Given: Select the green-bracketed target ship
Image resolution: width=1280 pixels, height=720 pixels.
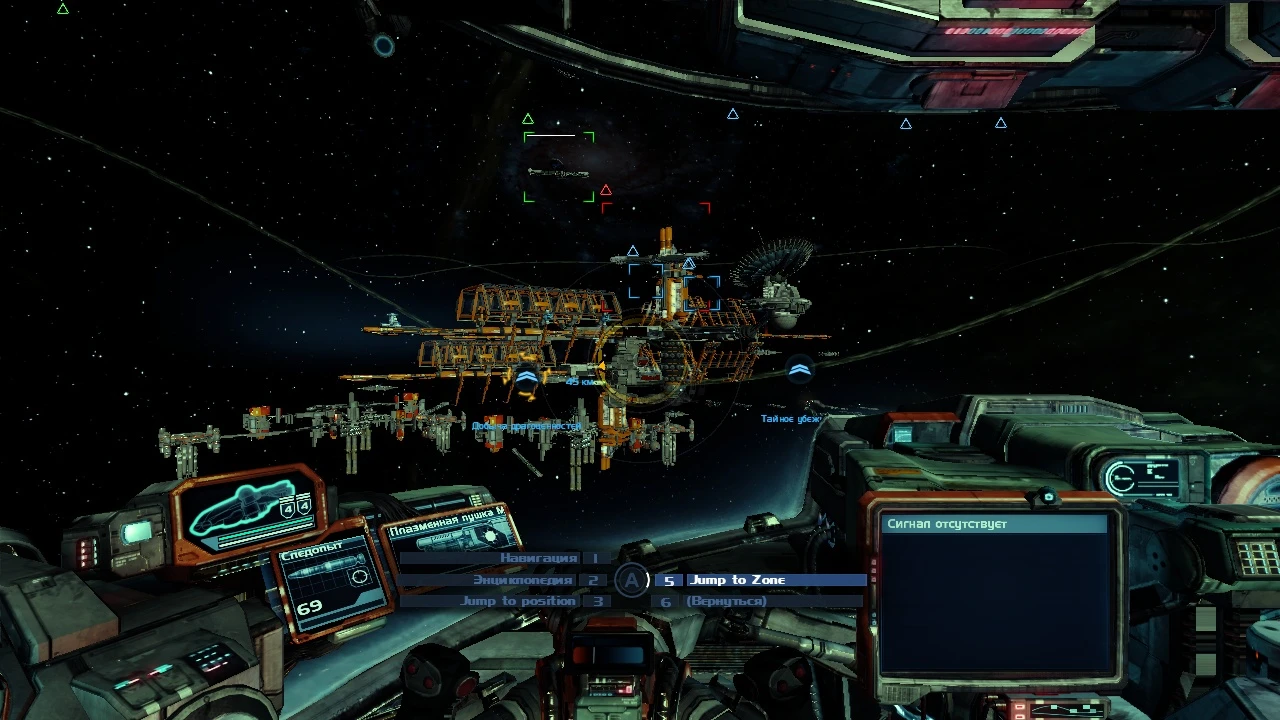Looking at the screenshot, I should [x=559, y=167].
